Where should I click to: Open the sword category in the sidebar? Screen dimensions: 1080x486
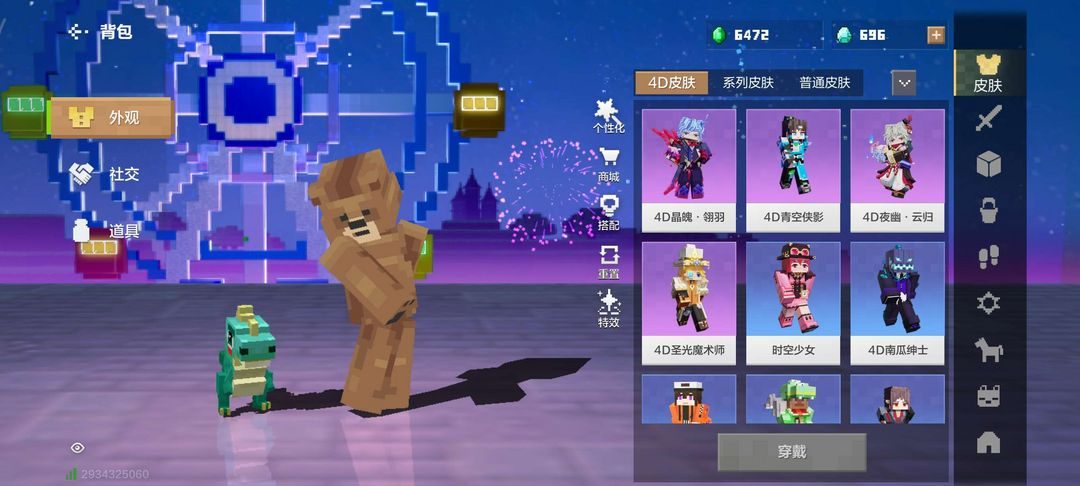click(x=988, y=120)
